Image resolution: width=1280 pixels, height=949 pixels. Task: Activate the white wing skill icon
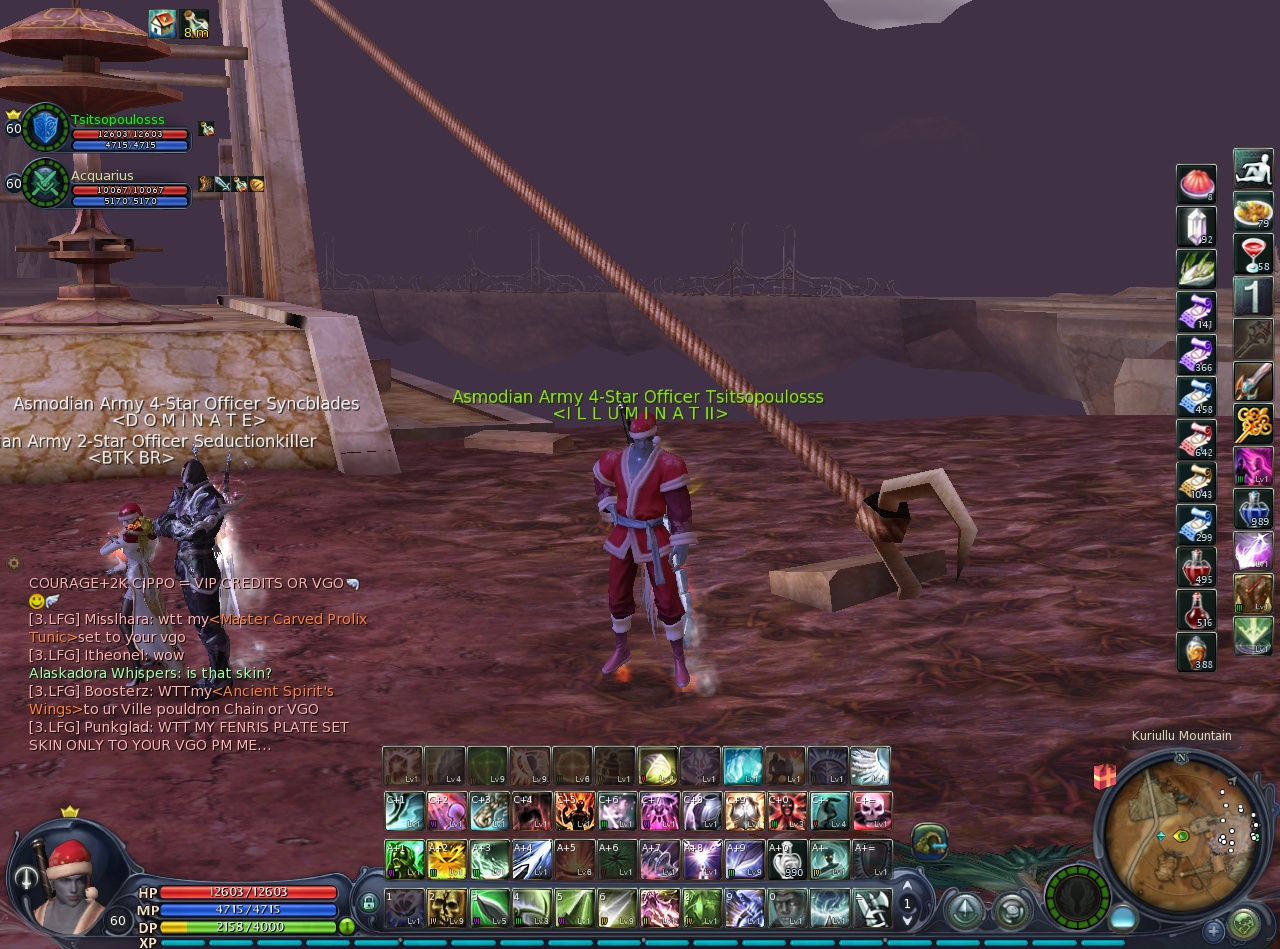coord(870,766)
